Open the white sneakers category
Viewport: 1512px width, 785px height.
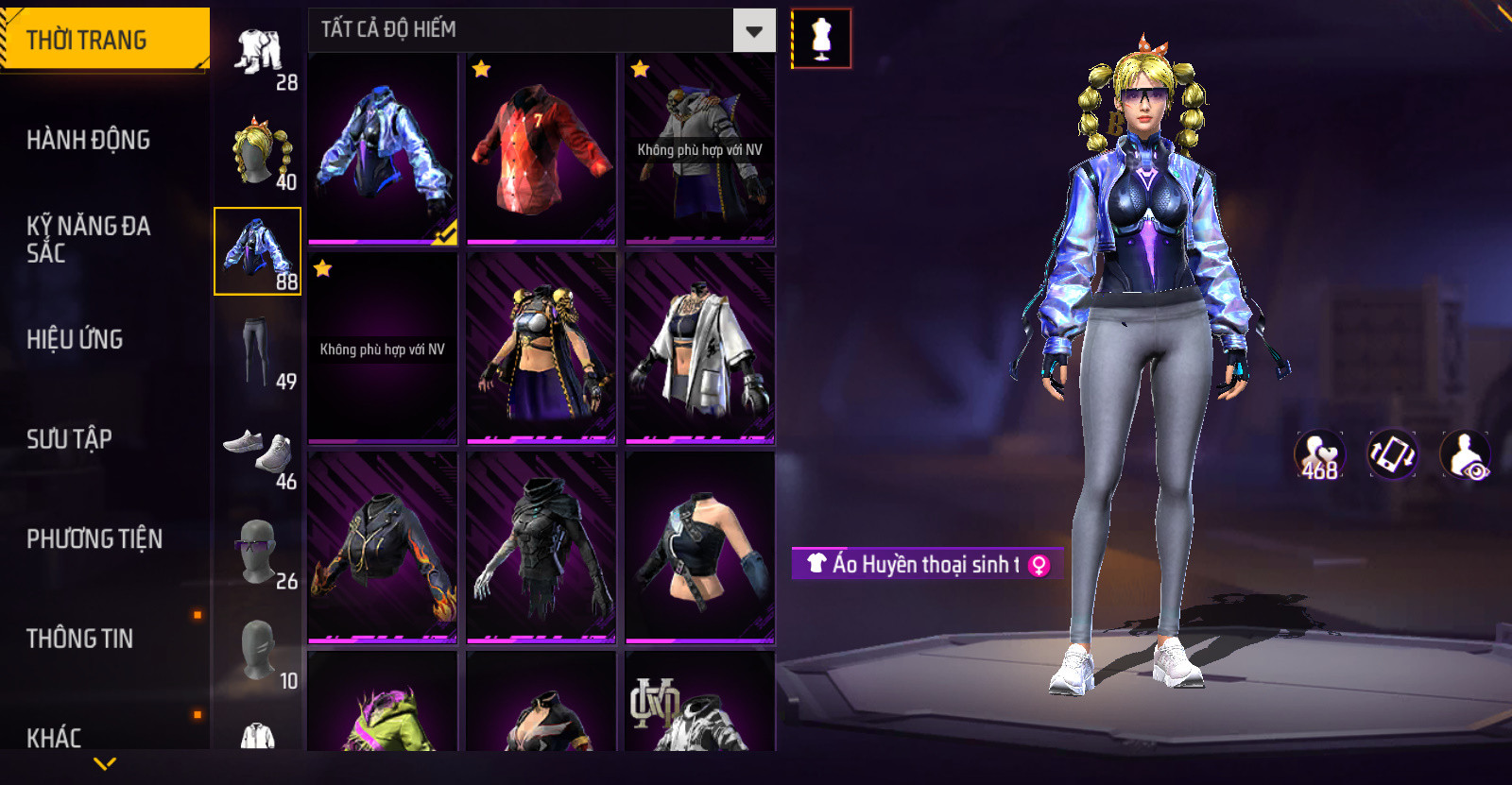[x=258, y=452]
